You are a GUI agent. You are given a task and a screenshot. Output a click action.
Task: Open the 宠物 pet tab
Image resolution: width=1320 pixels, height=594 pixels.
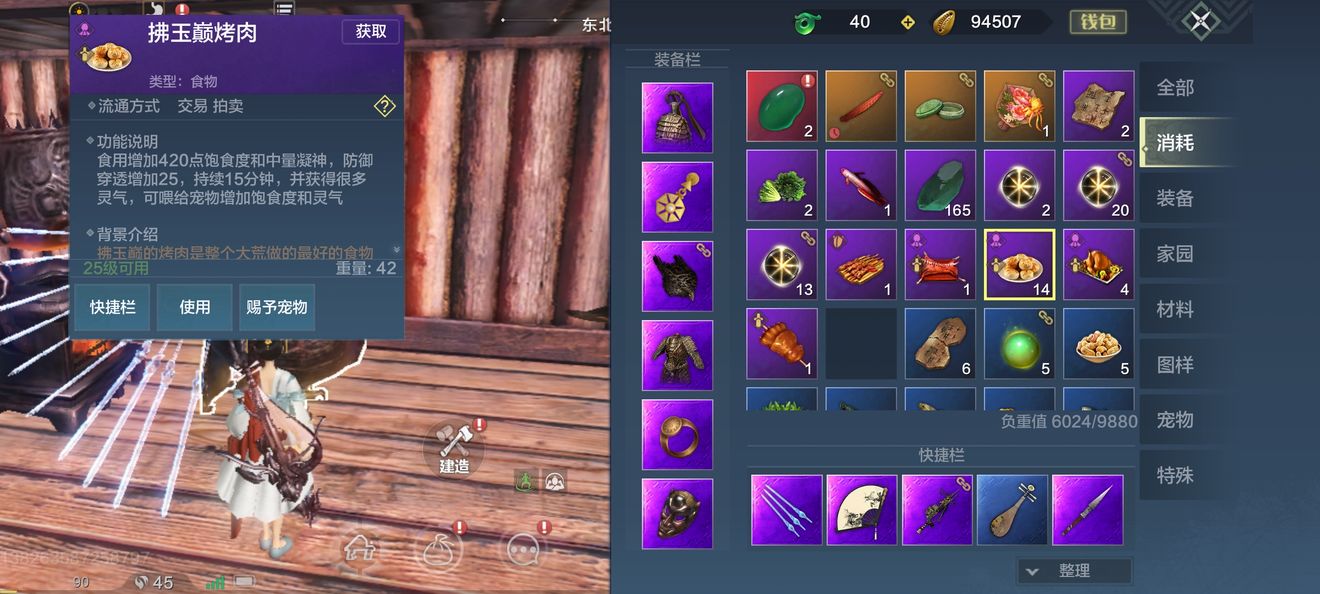coord(1175,420)
